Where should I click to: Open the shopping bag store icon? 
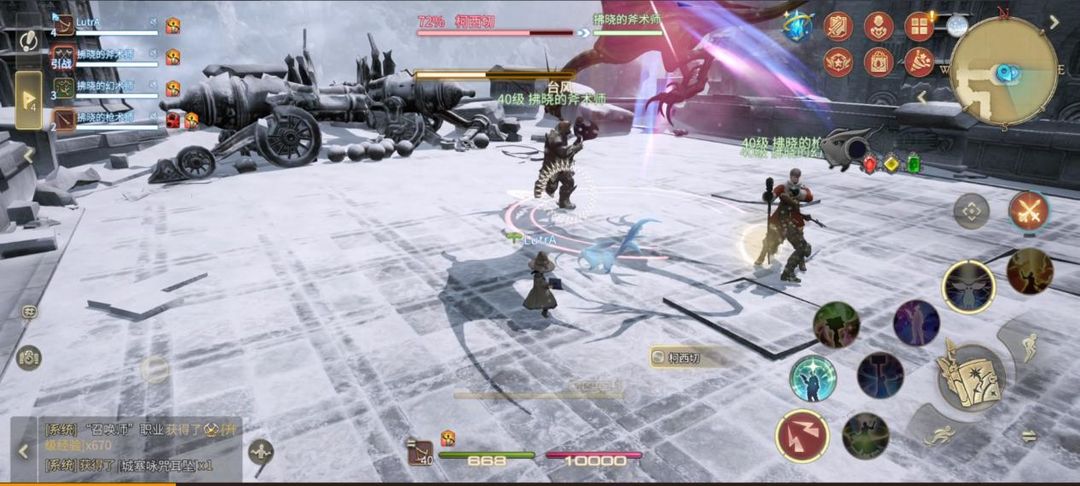point(878,62)
